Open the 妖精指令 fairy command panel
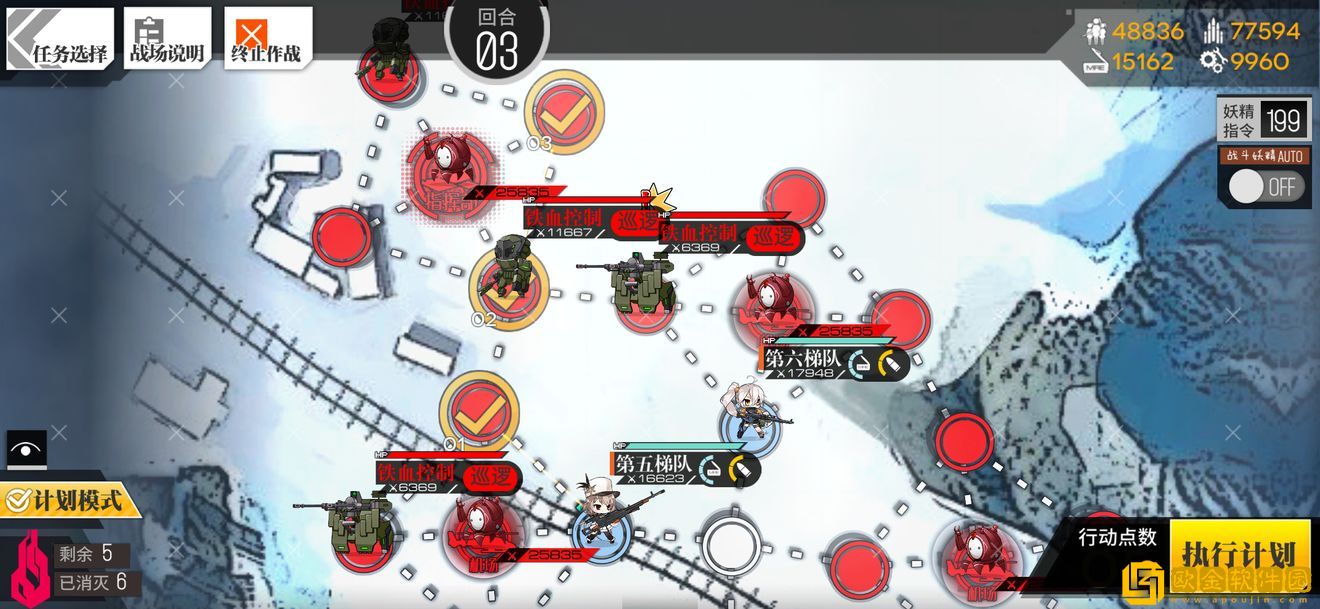 pyautogui.click(x=1262, y=122)
